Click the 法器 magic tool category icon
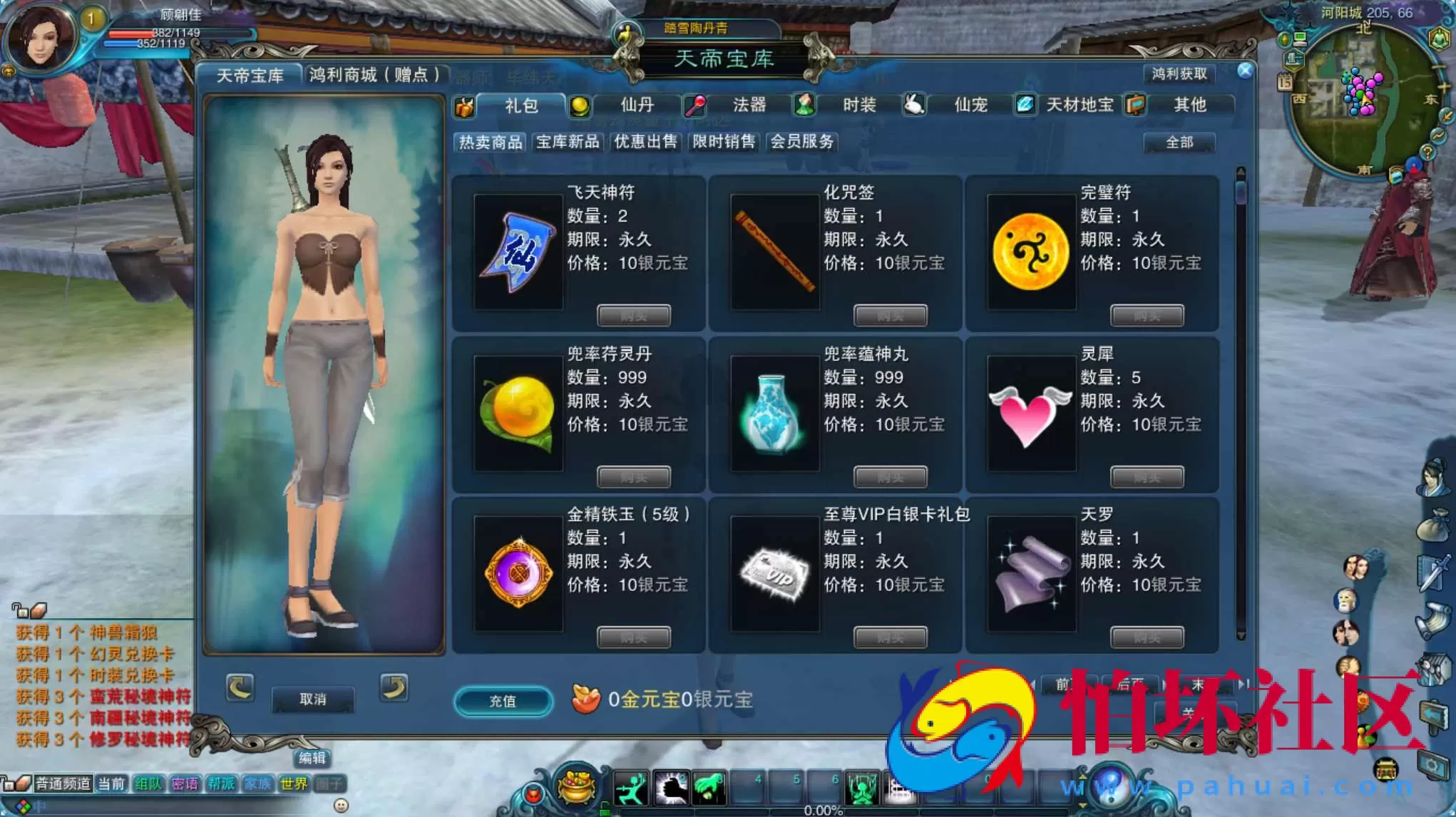The image size is (1456, 817). [695, 106]
